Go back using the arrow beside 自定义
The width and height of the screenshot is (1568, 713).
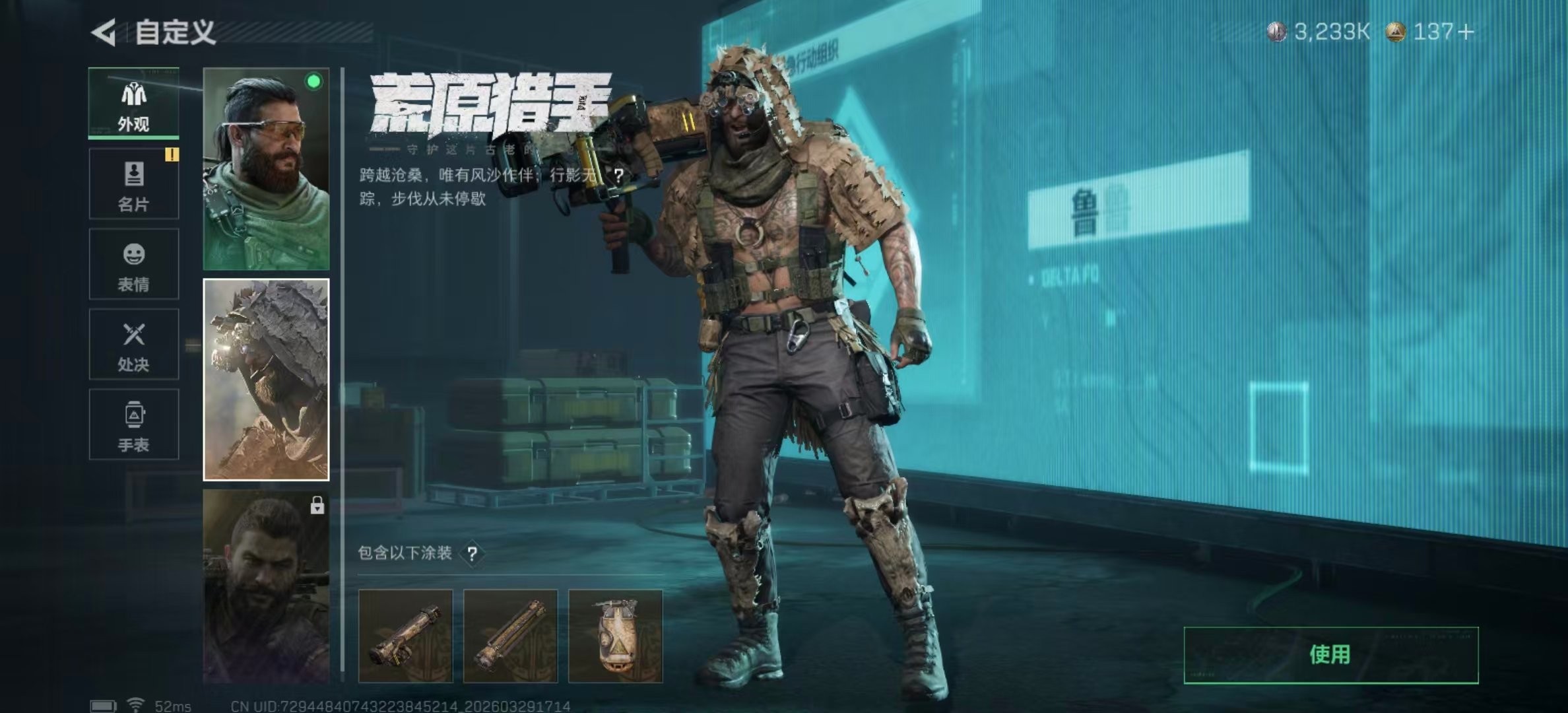coord(104,32)
